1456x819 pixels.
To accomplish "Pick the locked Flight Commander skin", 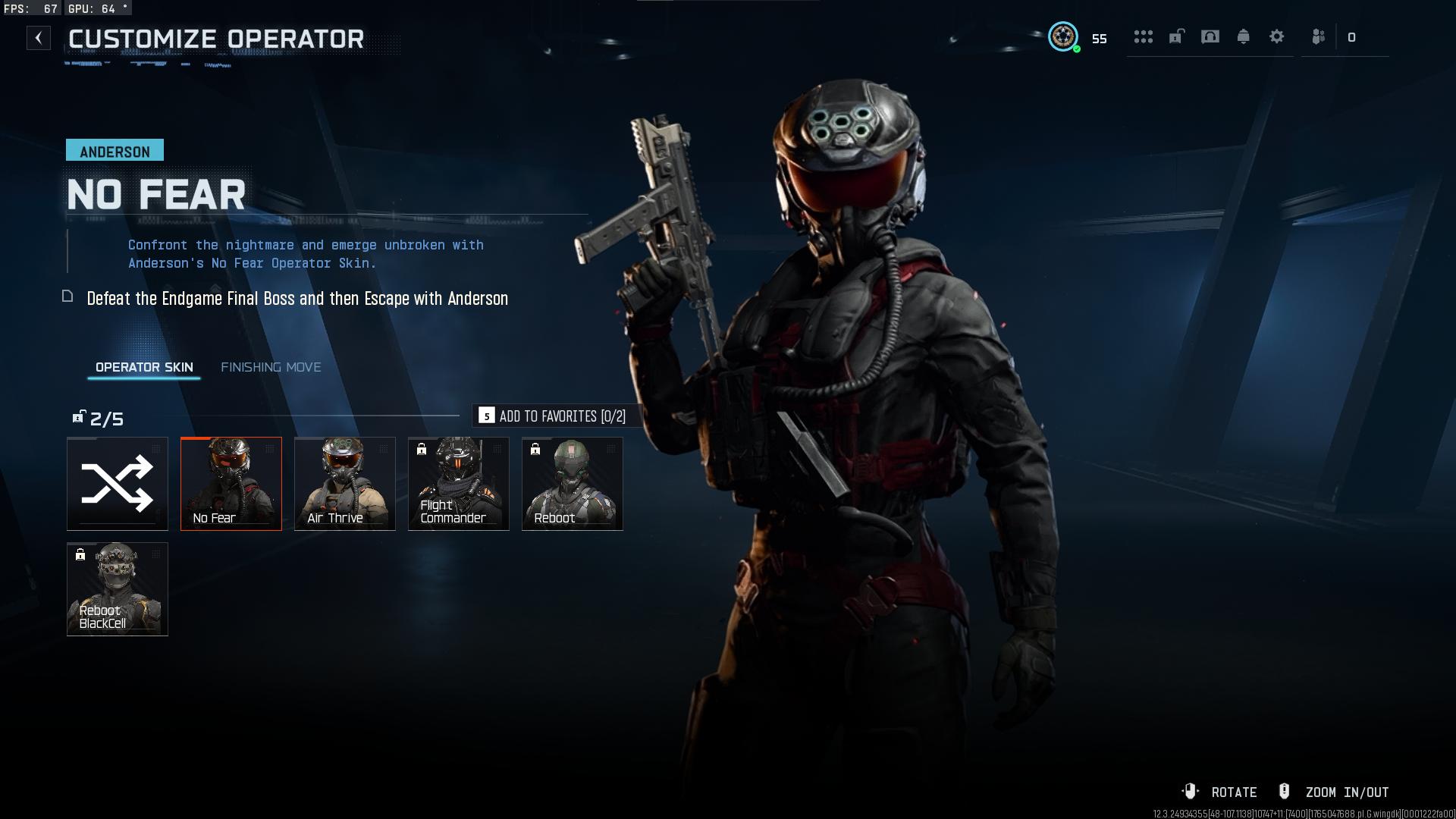I will click(x=459, y=484).
